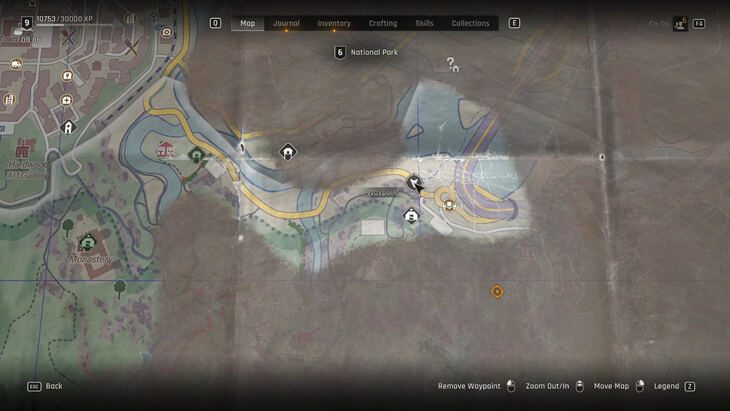Select the white house marker below Waypoint
Screen dimensions: 730x411
pyautogui.click(x=411, y=214)
